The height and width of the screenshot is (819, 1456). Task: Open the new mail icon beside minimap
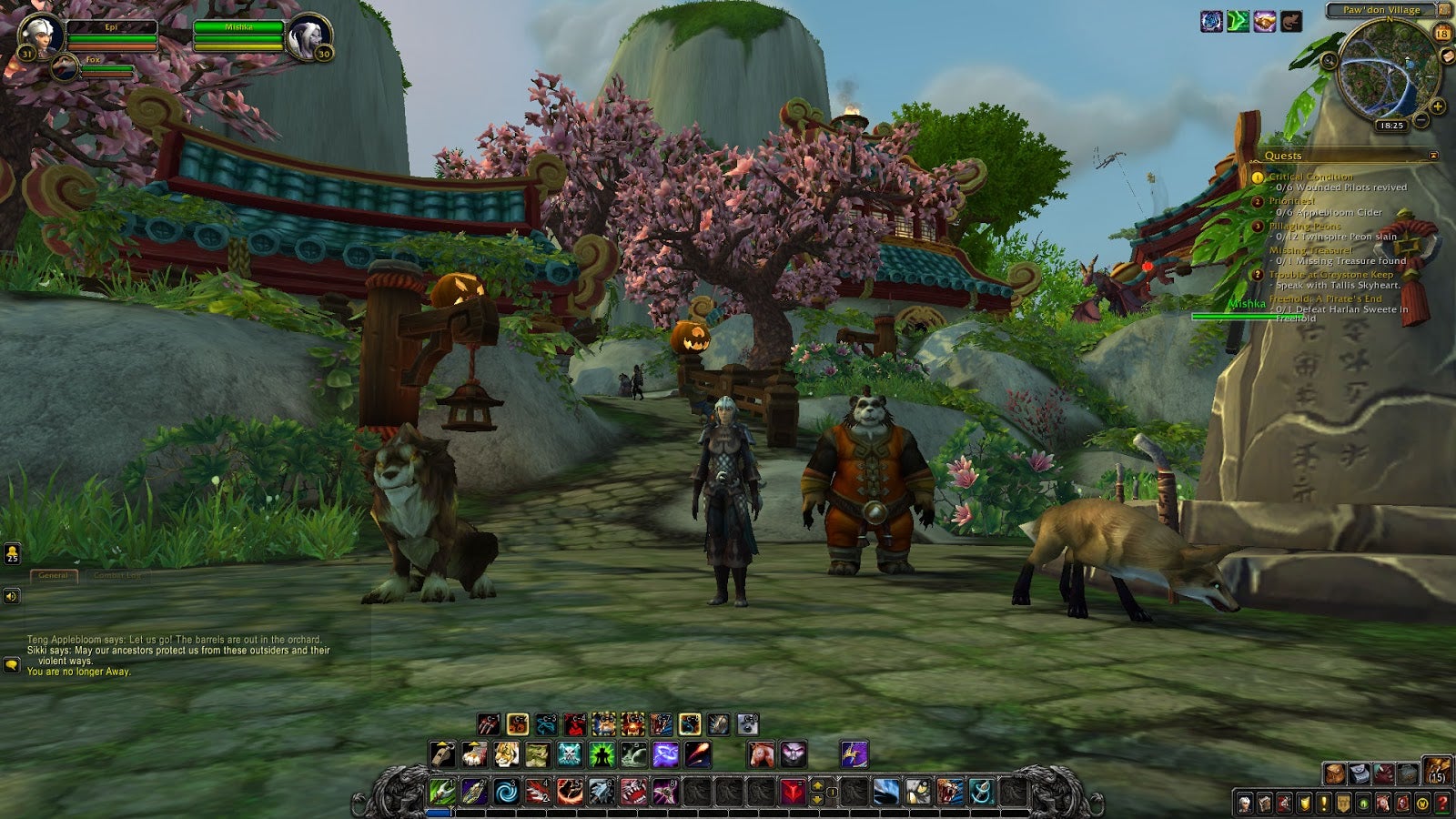1448,56
